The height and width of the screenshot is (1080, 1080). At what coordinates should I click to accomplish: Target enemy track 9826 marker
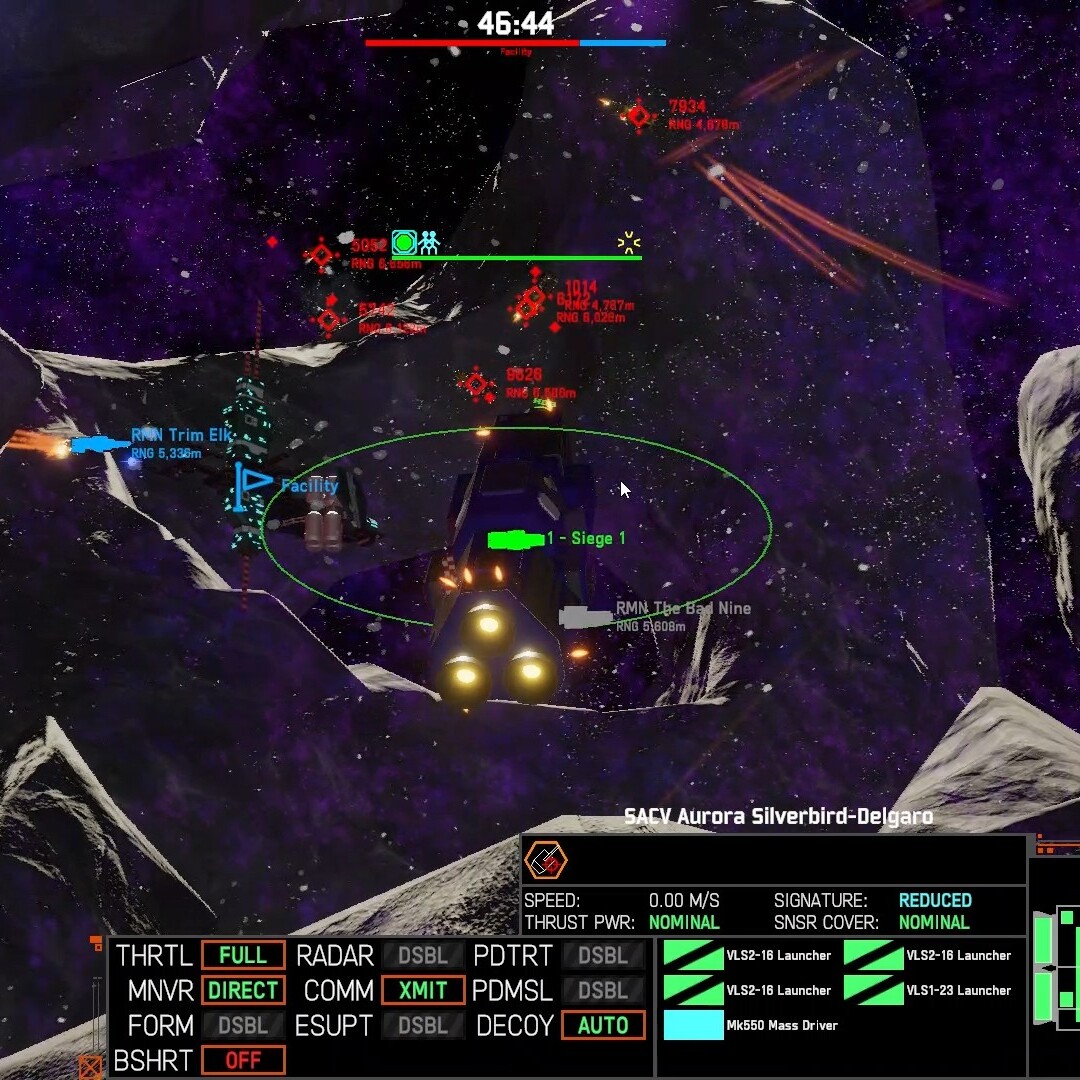(x=477, y=384)
